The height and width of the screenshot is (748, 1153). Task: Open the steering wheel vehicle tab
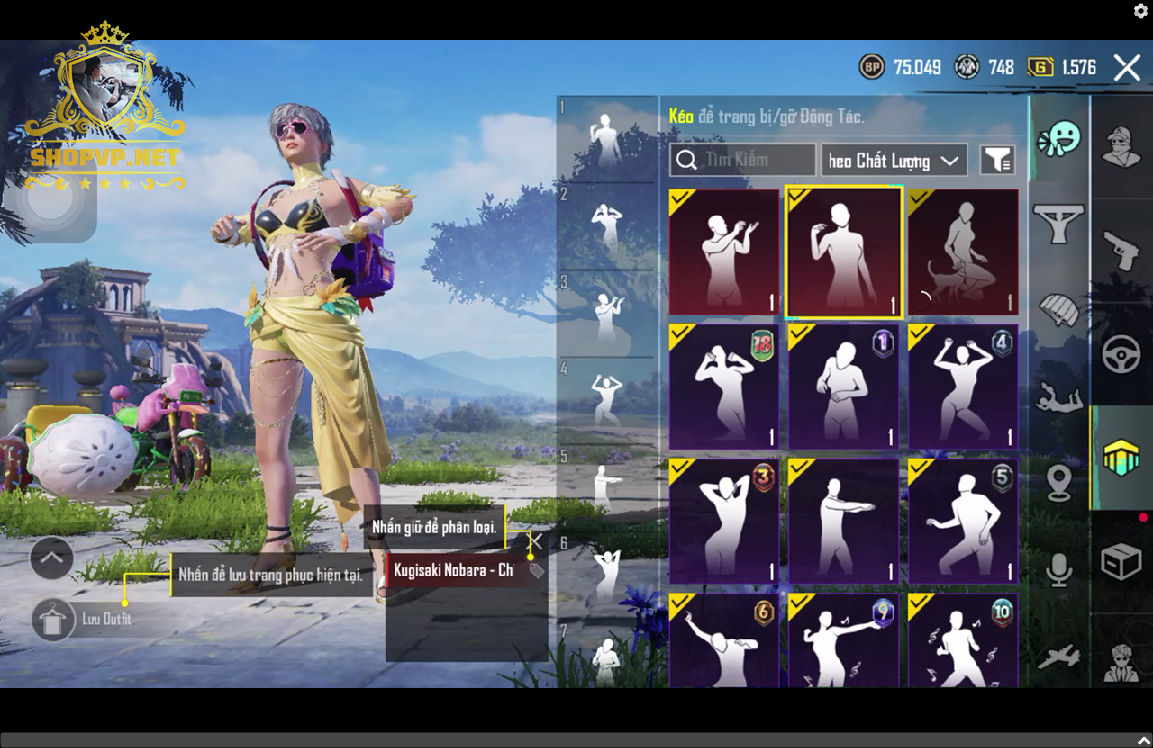[1121, 355]
